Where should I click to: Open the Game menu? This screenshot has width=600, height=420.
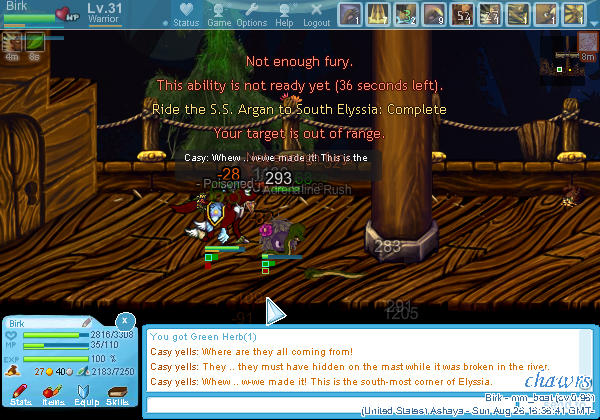point(220,15)
